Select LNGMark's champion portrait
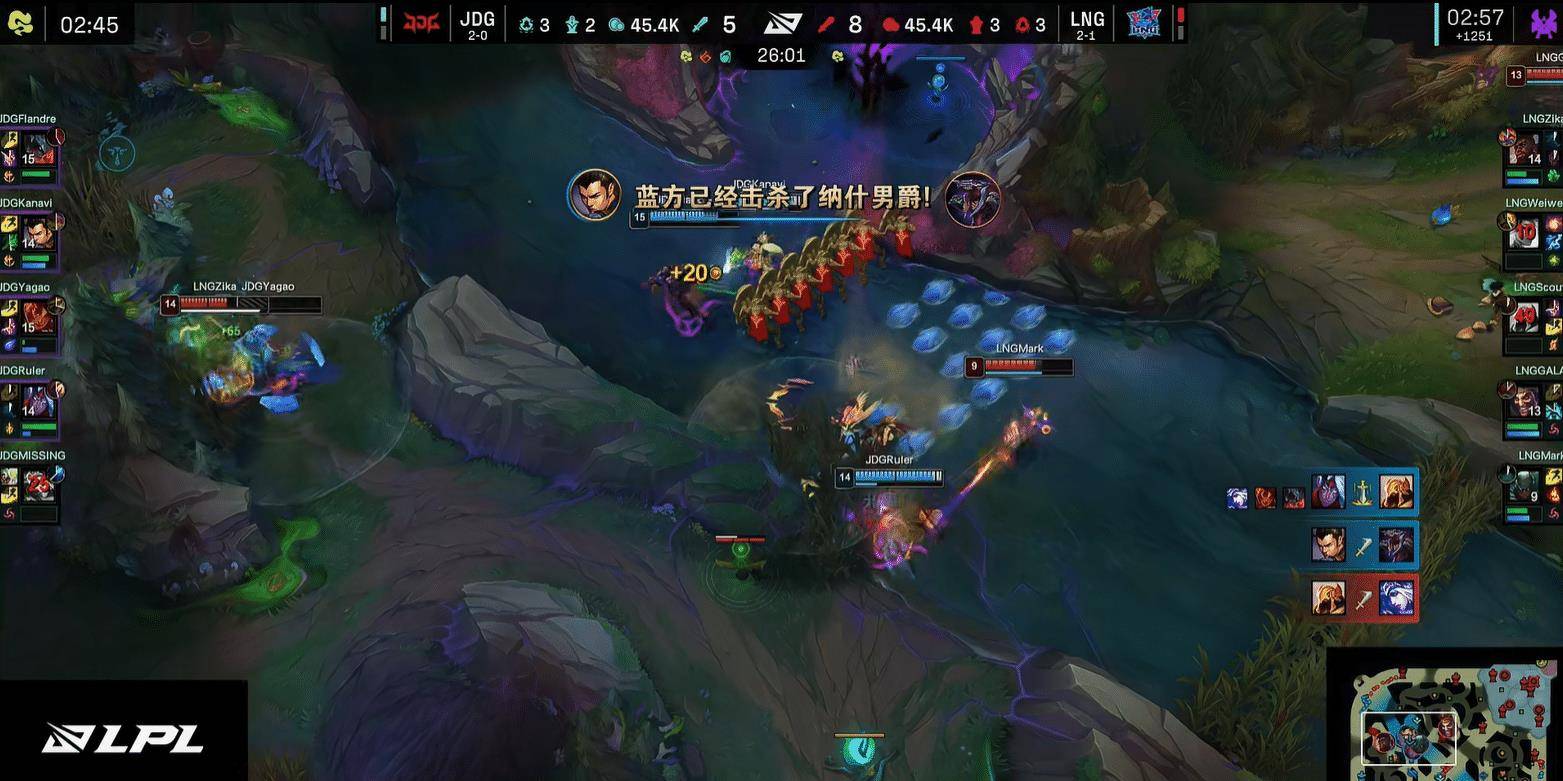 click(x=1527, y=488)
